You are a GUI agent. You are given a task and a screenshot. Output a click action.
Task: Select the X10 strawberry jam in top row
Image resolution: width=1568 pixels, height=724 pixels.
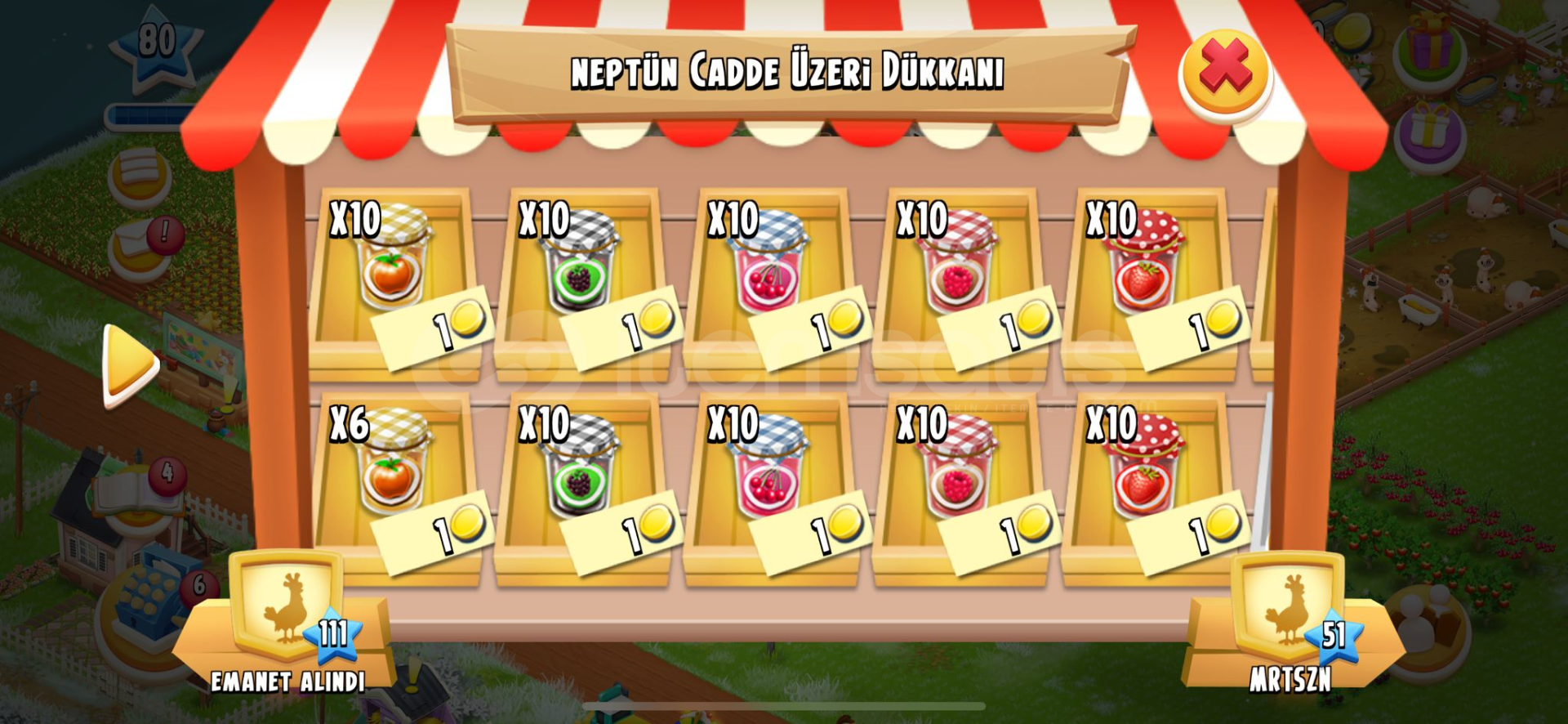1149,270
